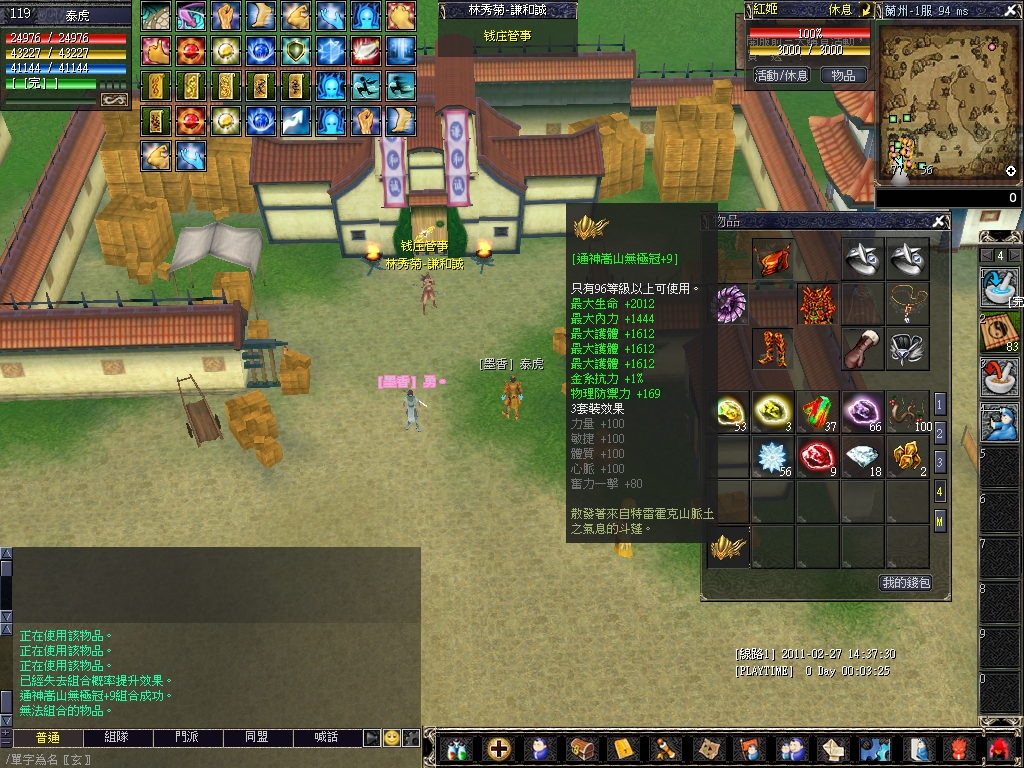1024x768 pixels.
Task: Switch to the 門派 chat tab
Action: click(x=186, y=737)
